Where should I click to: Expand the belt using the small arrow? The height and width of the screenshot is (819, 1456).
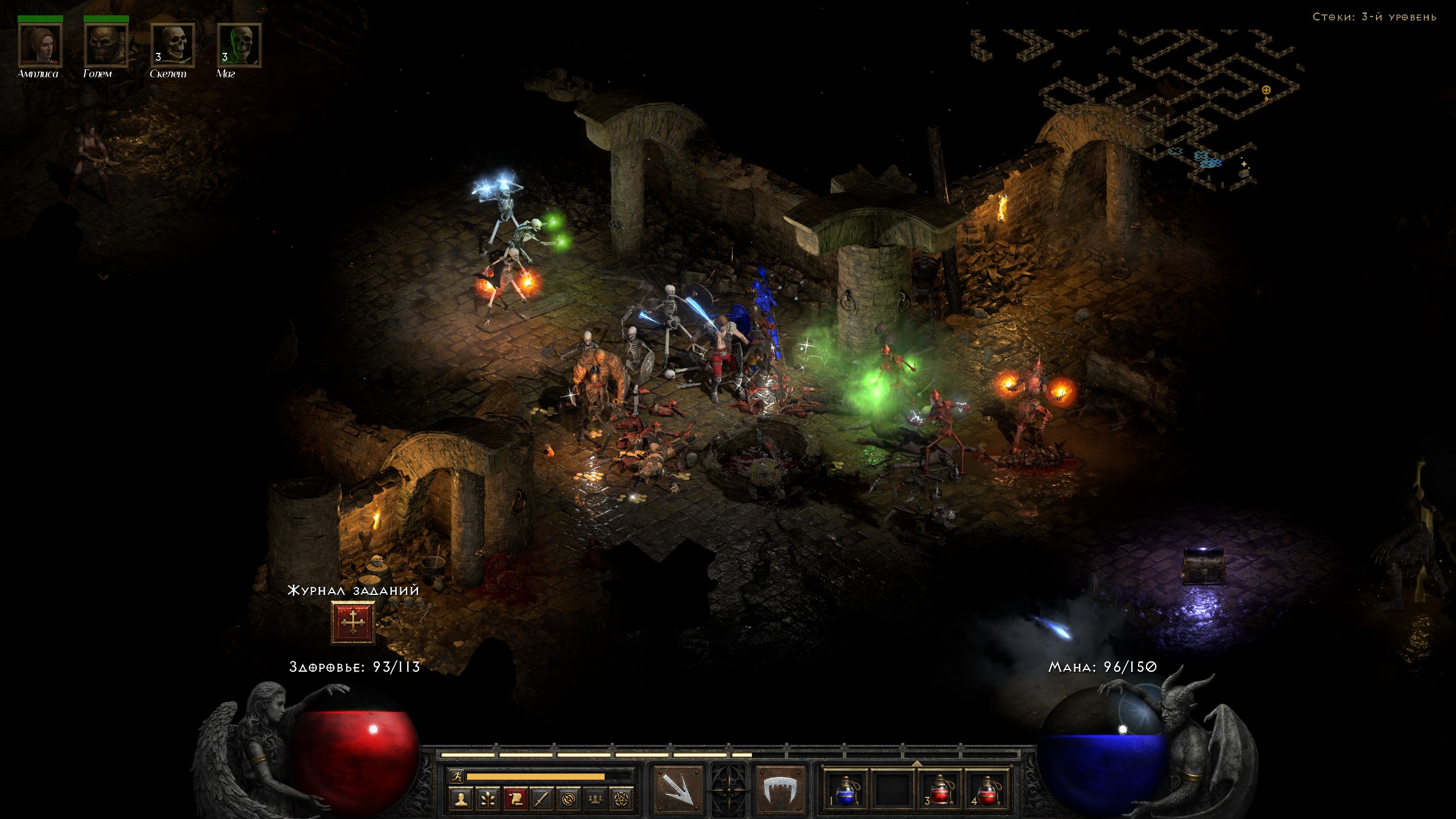tap(917, 763)
